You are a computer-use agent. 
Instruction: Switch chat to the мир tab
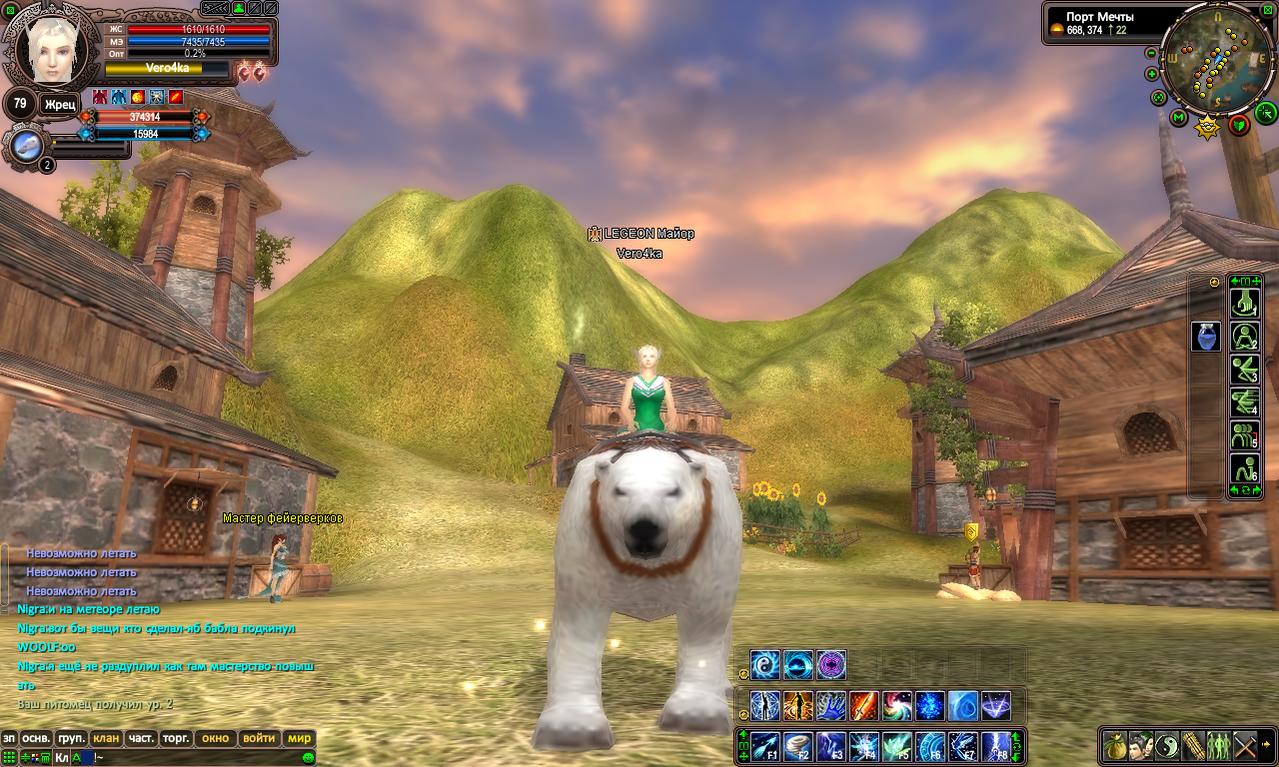[299, 738]
